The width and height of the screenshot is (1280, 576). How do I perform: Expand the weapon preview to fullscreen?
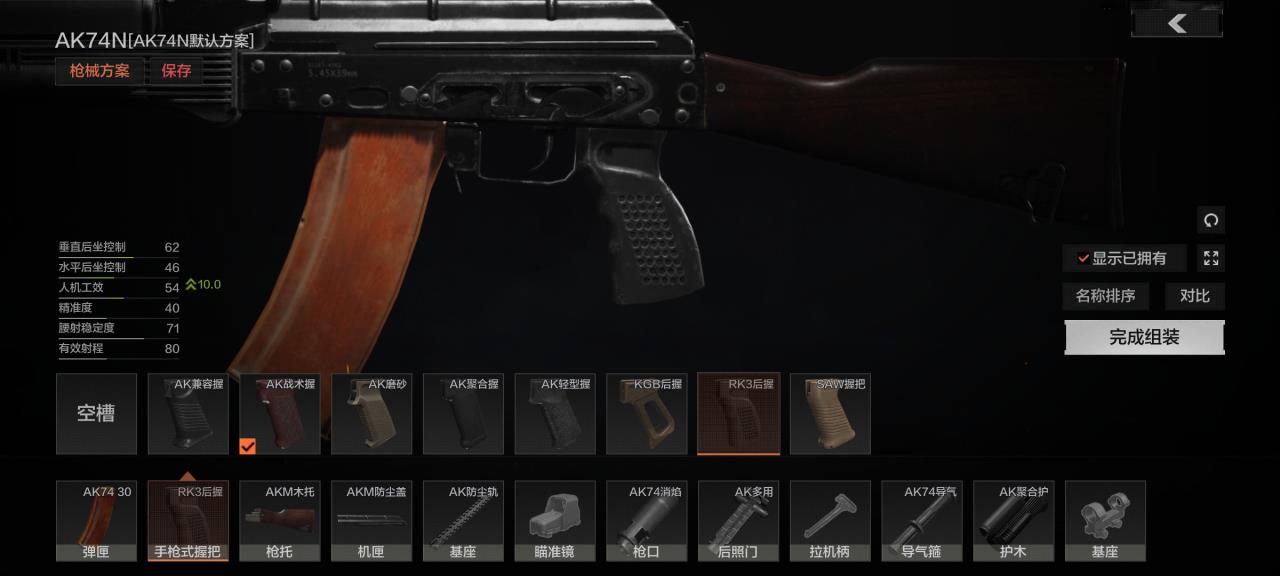pyautogui.click(x=1211, y=259)
